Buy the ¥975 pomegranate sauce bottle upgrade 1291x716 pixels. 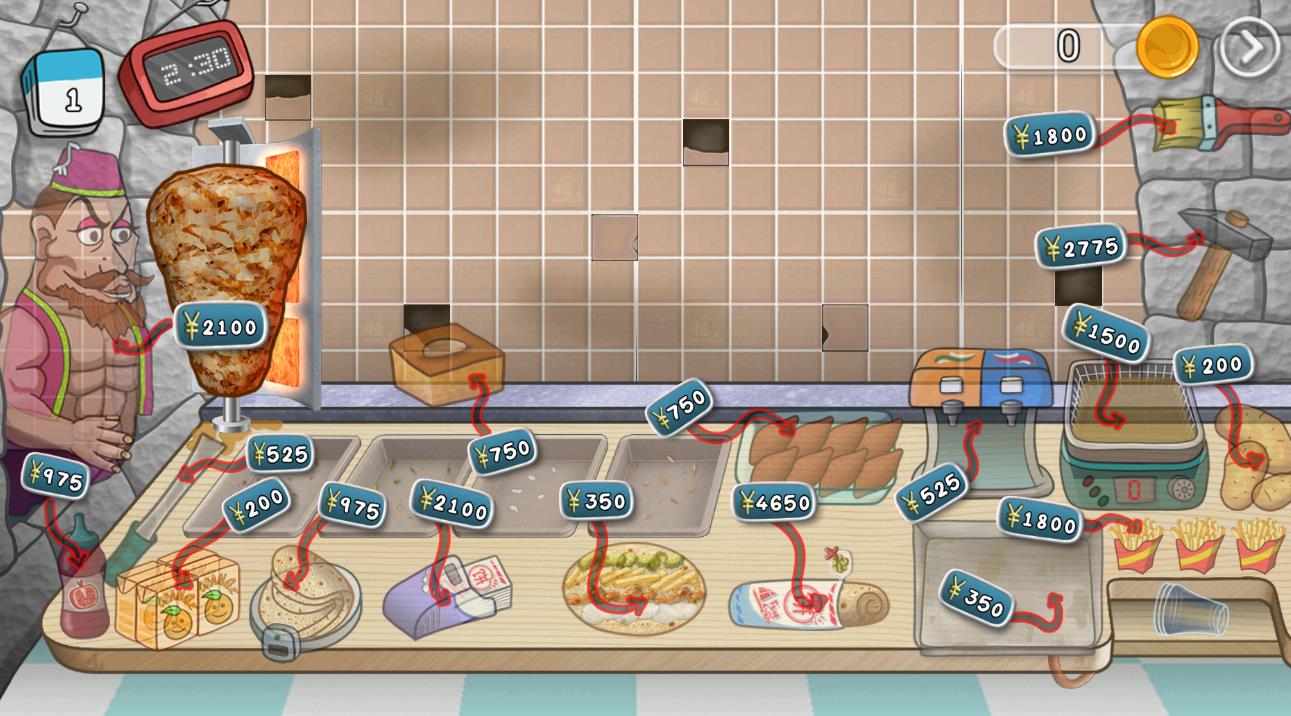(x=56, y=477)
